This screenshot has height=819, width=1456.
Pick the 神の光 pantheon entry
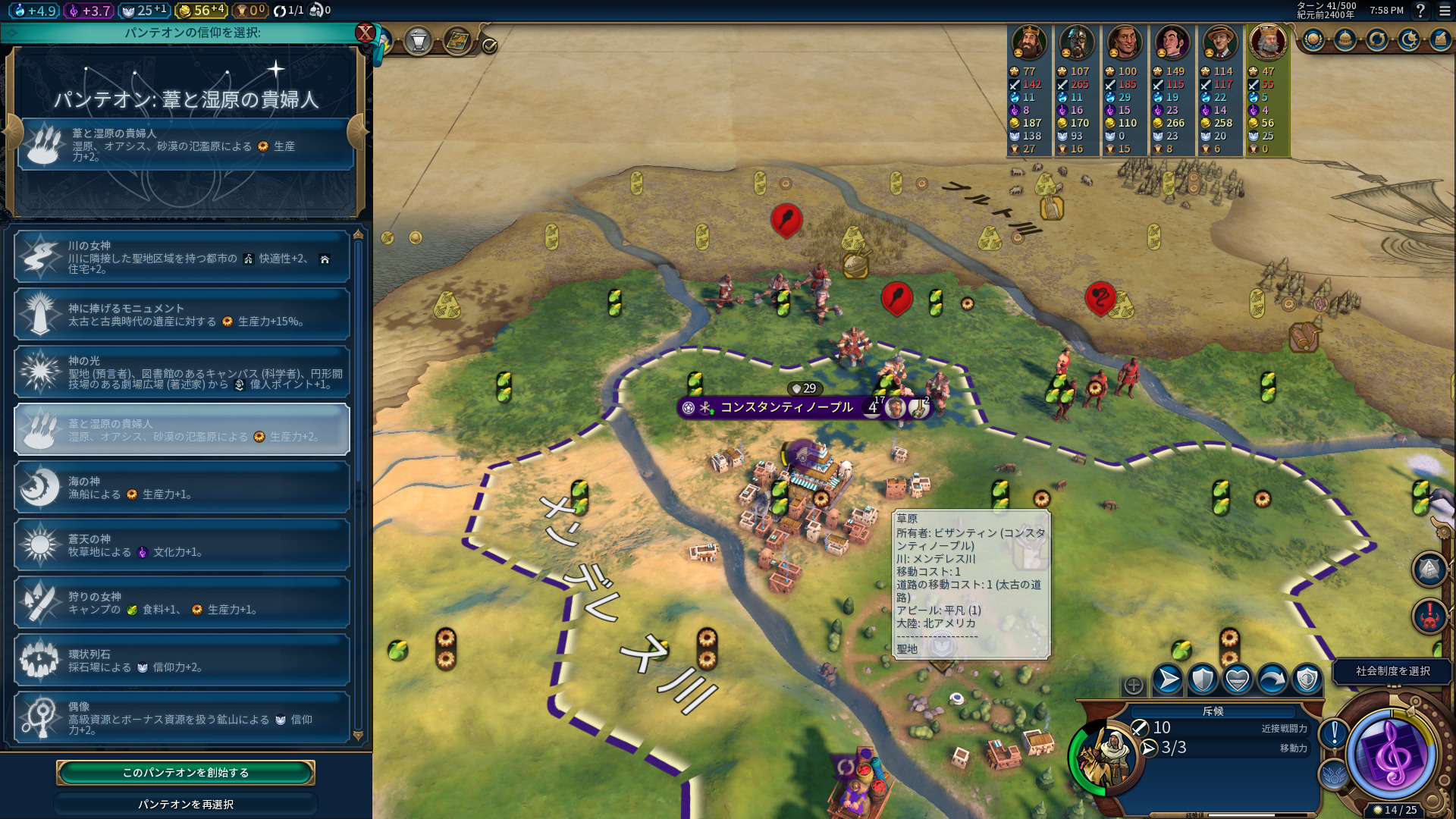click(182, 372)
